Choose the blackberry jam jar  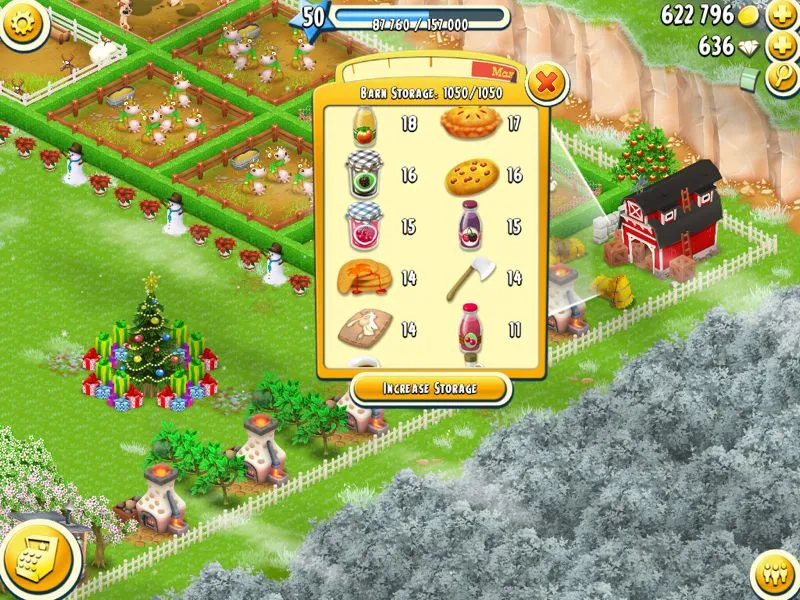coord(364,175)
